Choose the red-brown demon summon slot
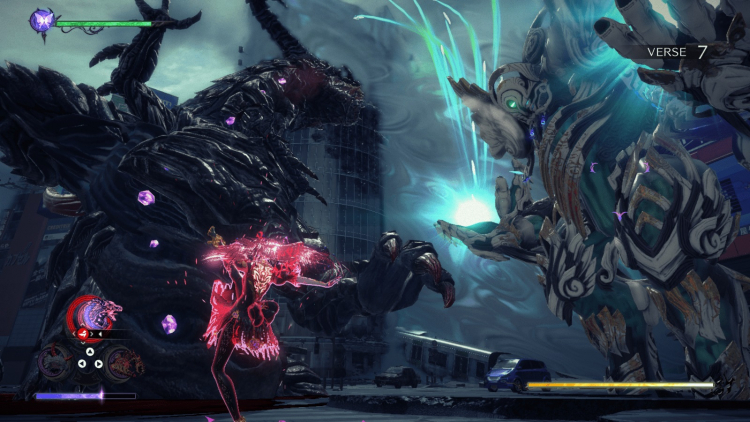The height and width of the screenshot is (422, 750). (124, 362)
